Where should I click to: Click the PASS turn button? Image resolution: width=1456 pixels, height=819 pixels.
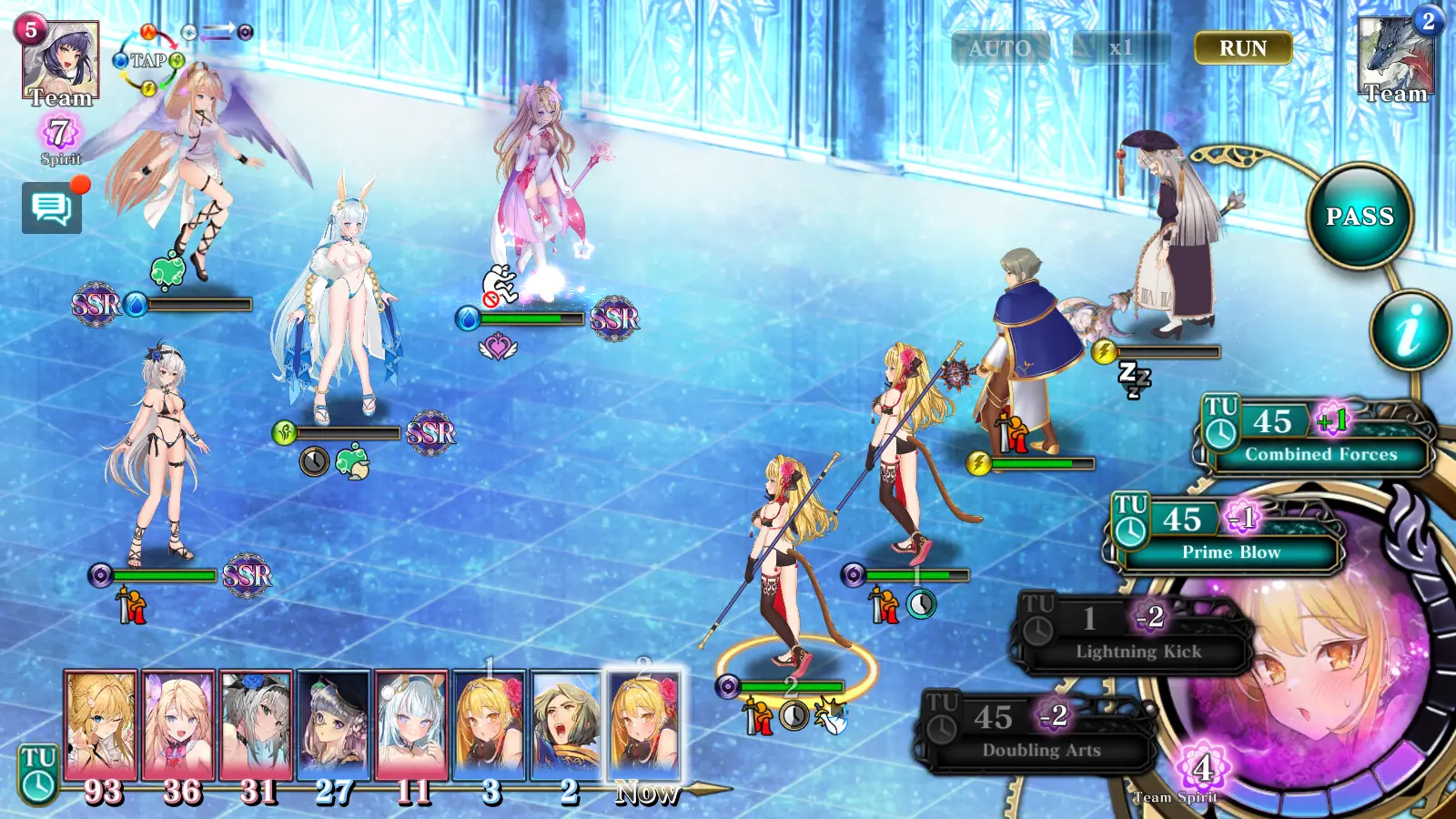1360,217
